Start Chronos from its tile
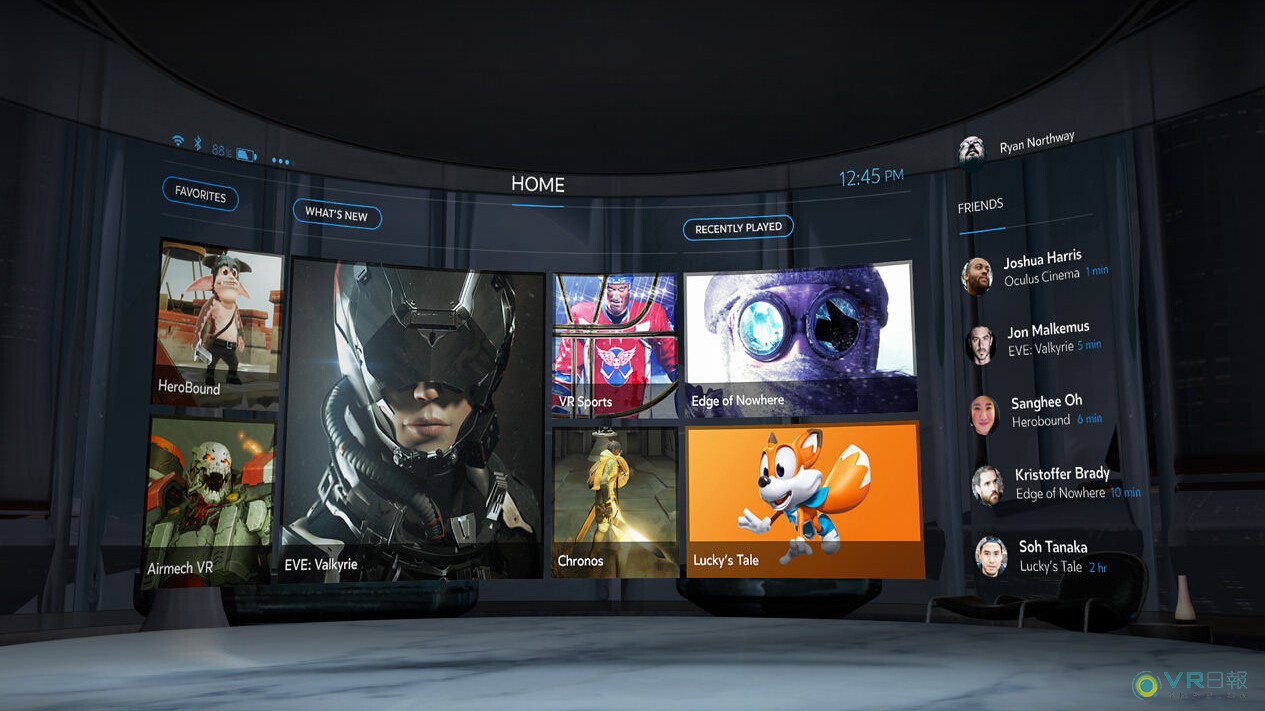Image resolution: width=1265 pixels, height=711 pixels. tap(614, 501)
